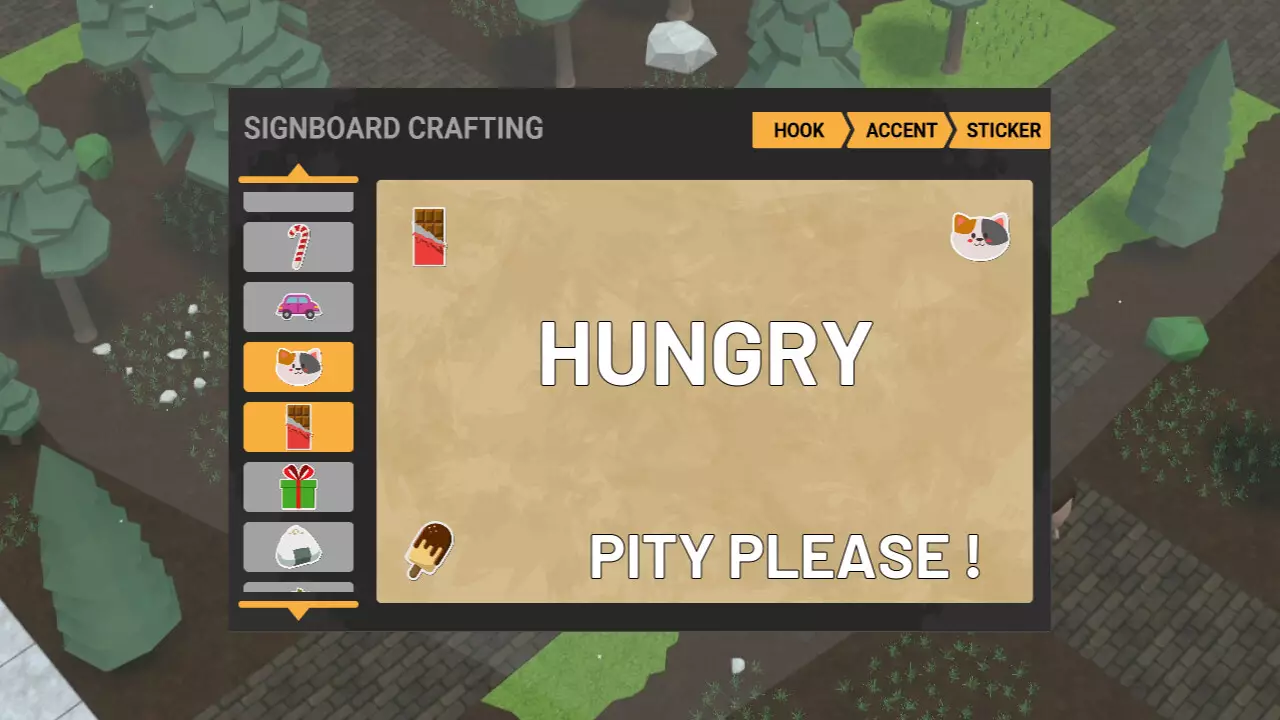Click the down arrow below the sticker list

[x=298, y=607]
